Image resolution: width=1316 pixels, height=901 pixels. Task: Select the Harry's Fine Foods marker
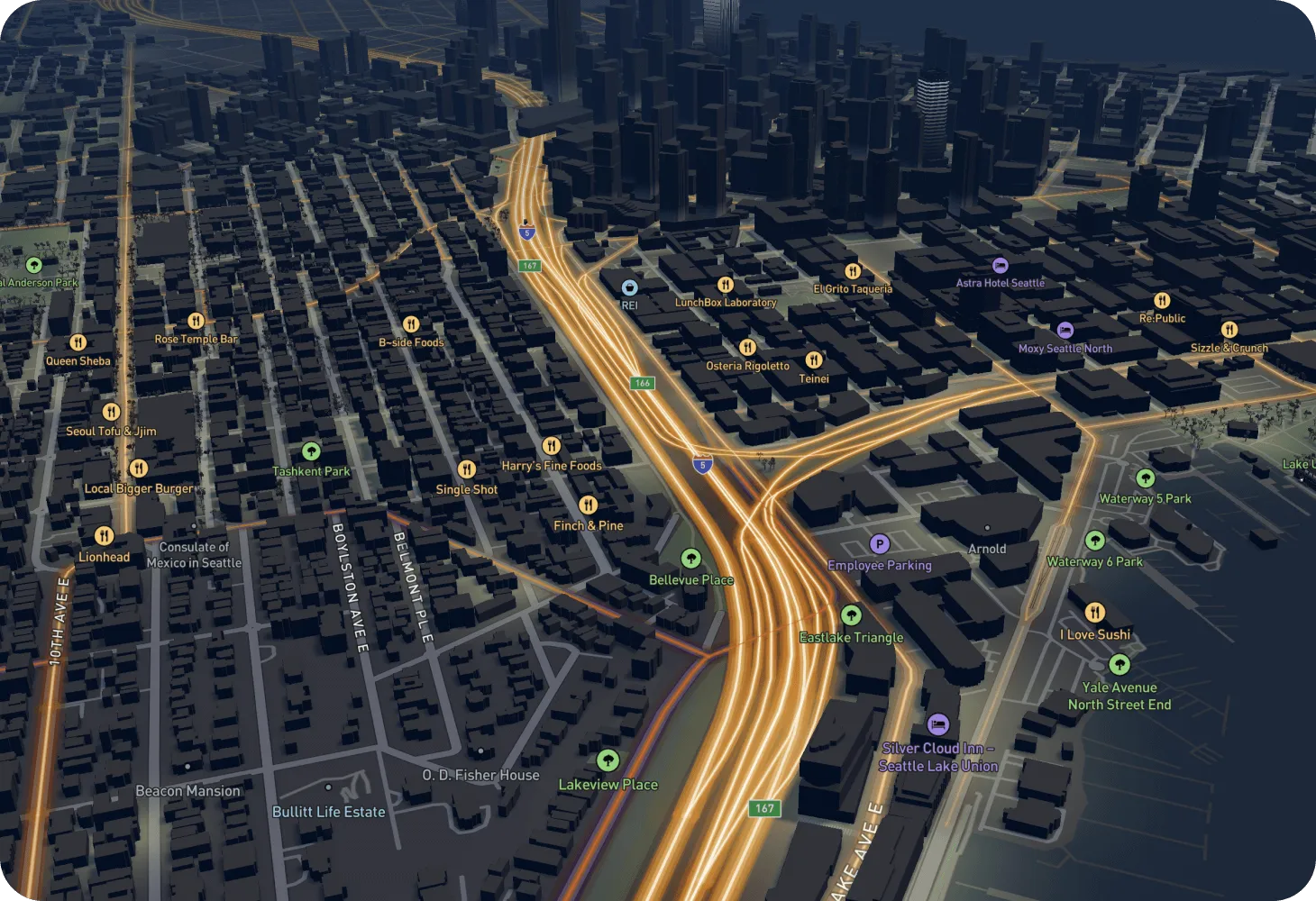(x=551, y=446)
